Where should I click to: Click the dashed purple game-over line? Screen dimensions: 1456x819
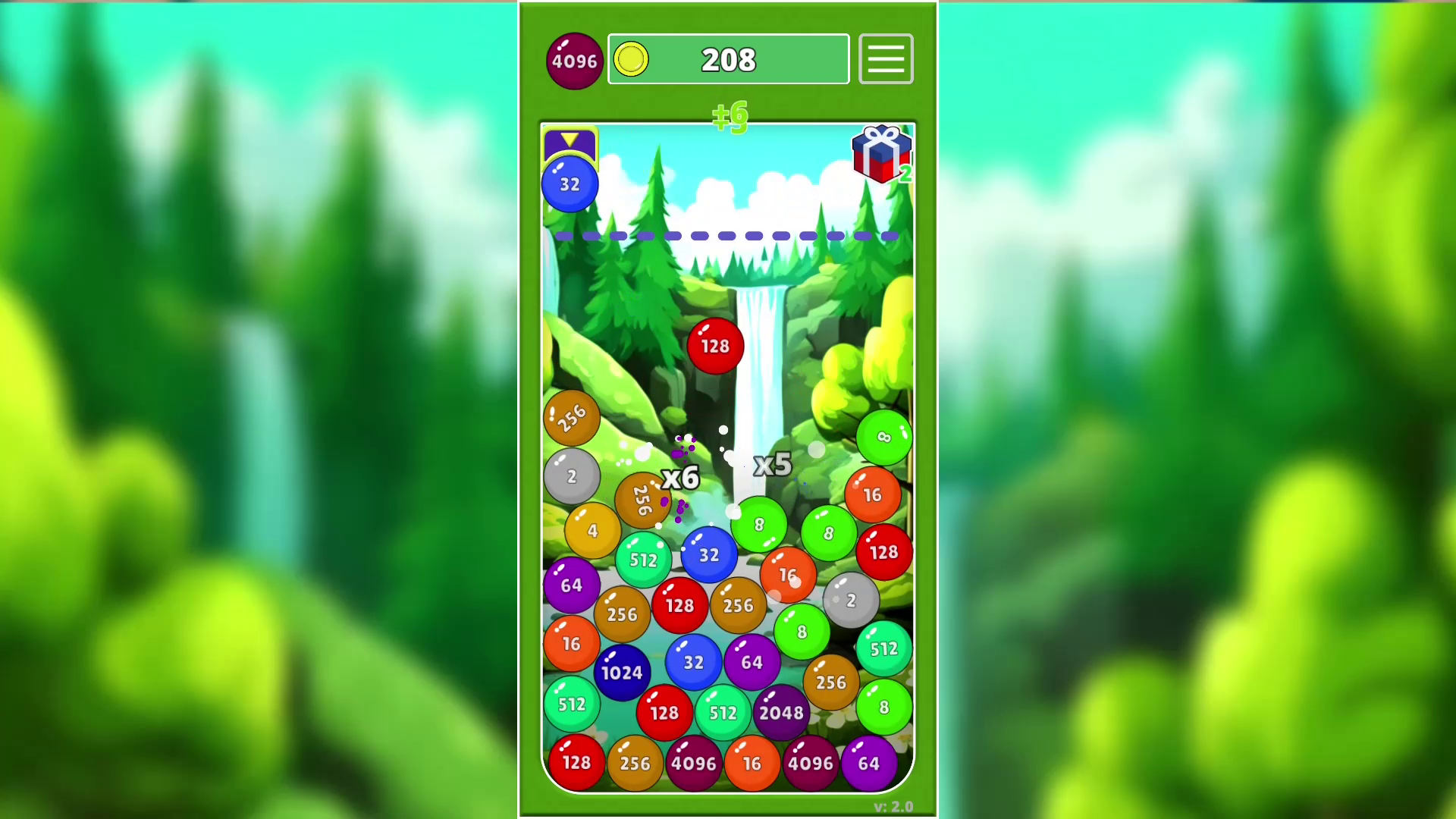tap(728, 236)
